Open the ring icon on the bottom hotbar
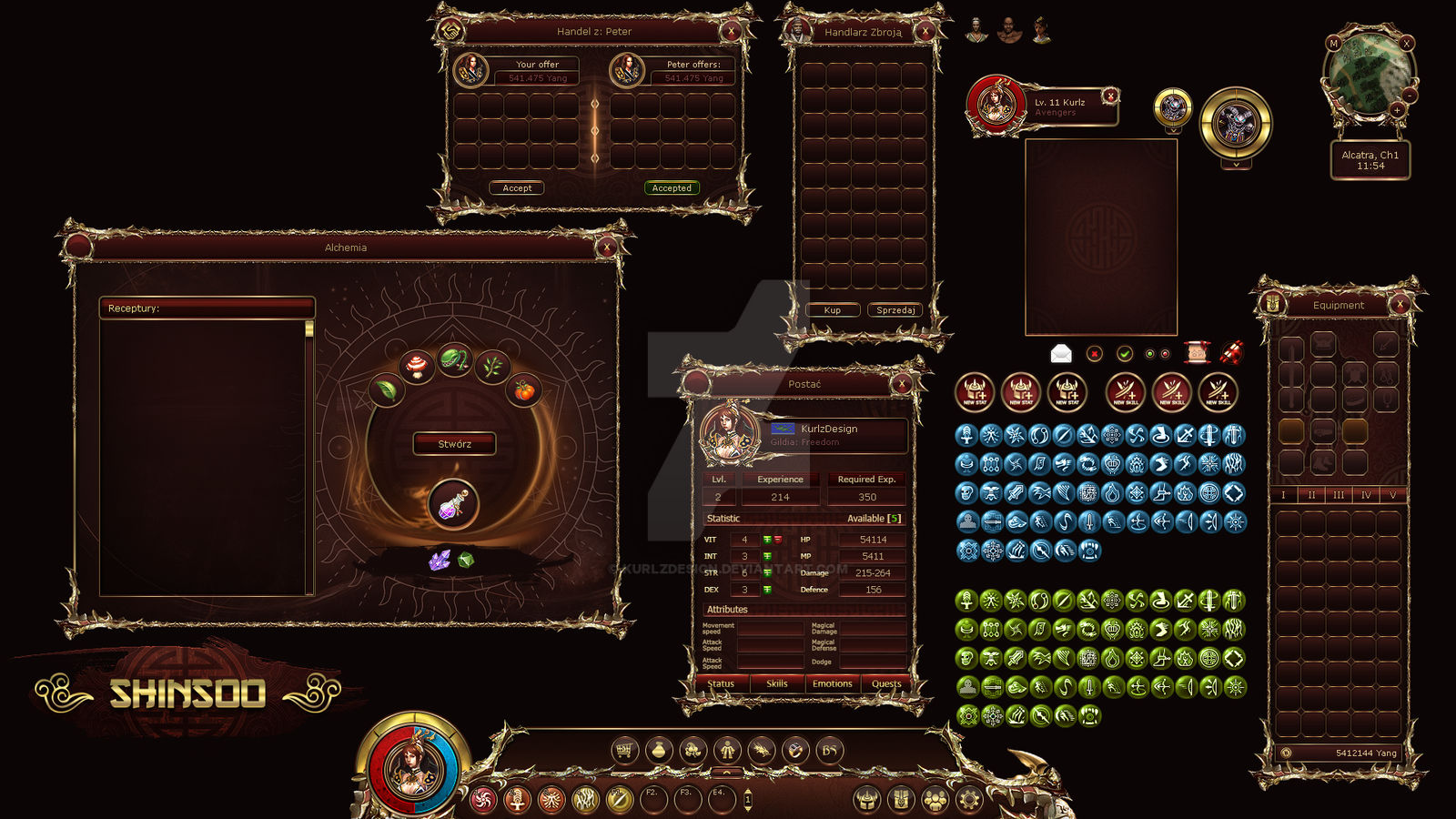This screenshot has width=1456, height=819. click(796, 750)
